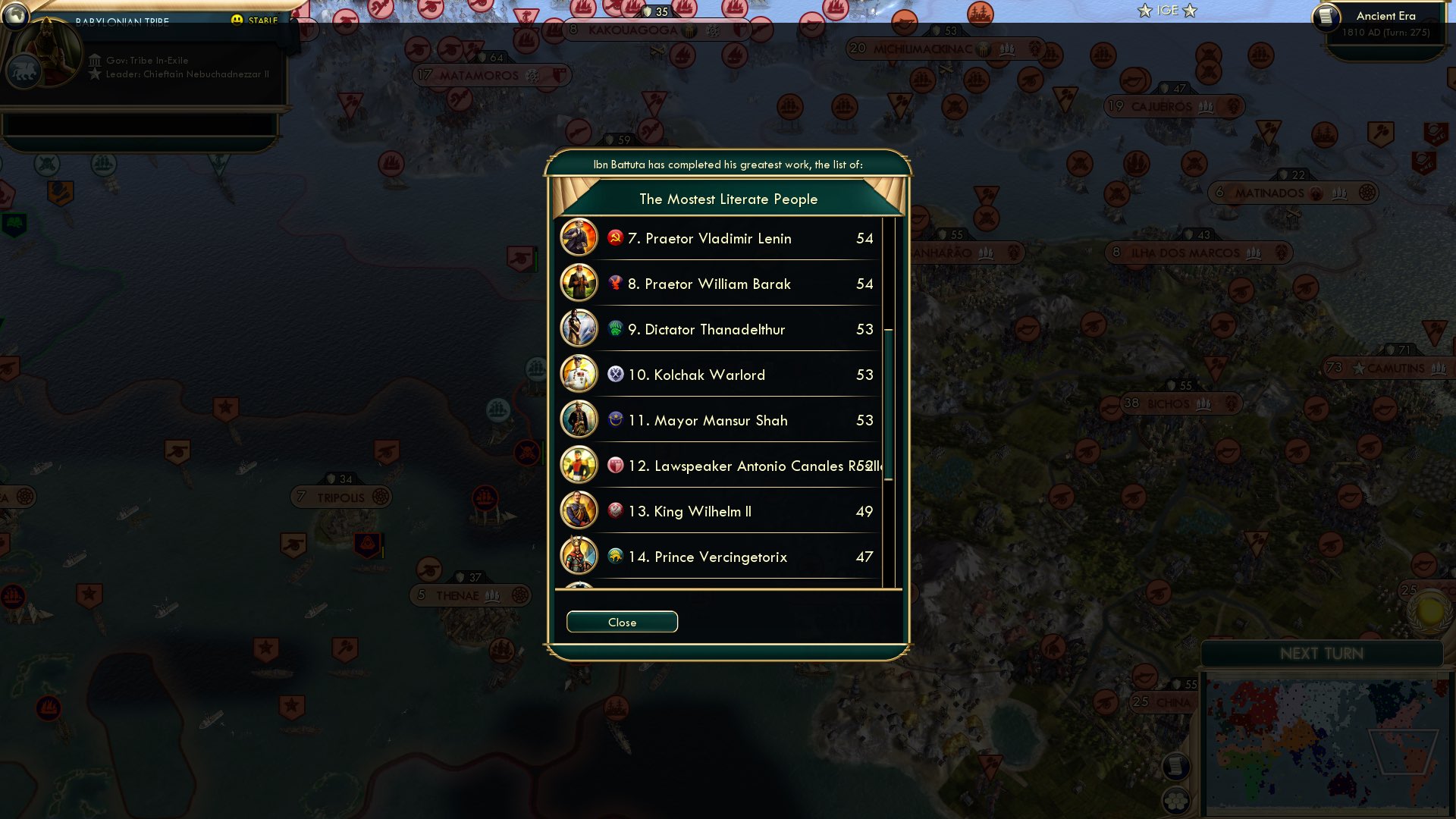Select the Babylonian lion emblem icon
Image resolution: width=1456 pixels, height=819 pixels.
[x=25, y=72]
